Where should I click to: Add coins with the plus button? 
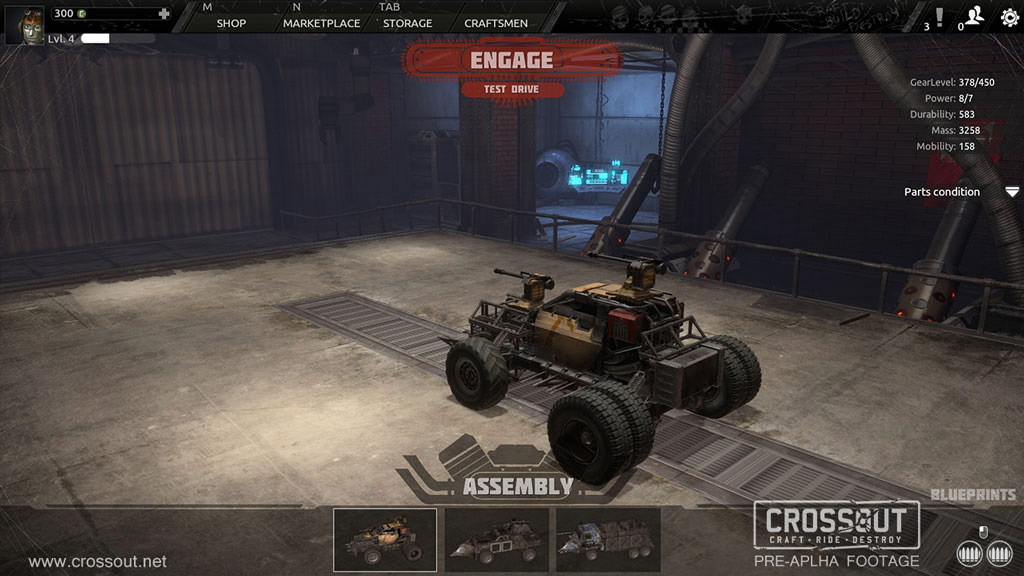click(164, 14)
